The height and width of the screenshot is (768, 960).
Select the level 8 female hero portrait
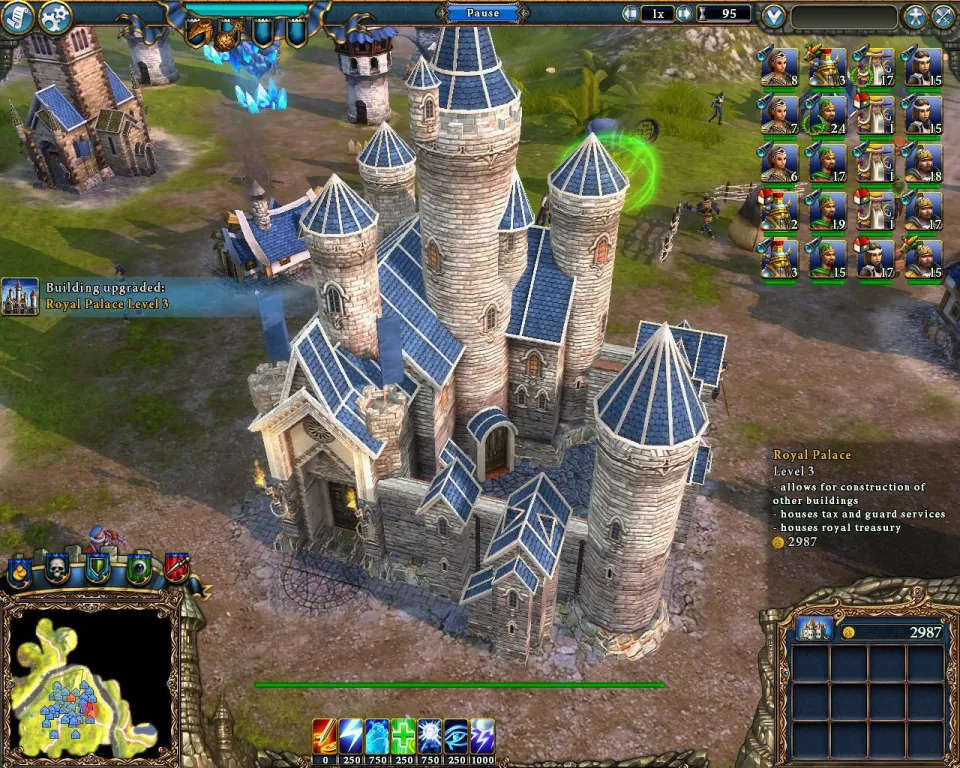pyautogui.click(x=779, y=67)
